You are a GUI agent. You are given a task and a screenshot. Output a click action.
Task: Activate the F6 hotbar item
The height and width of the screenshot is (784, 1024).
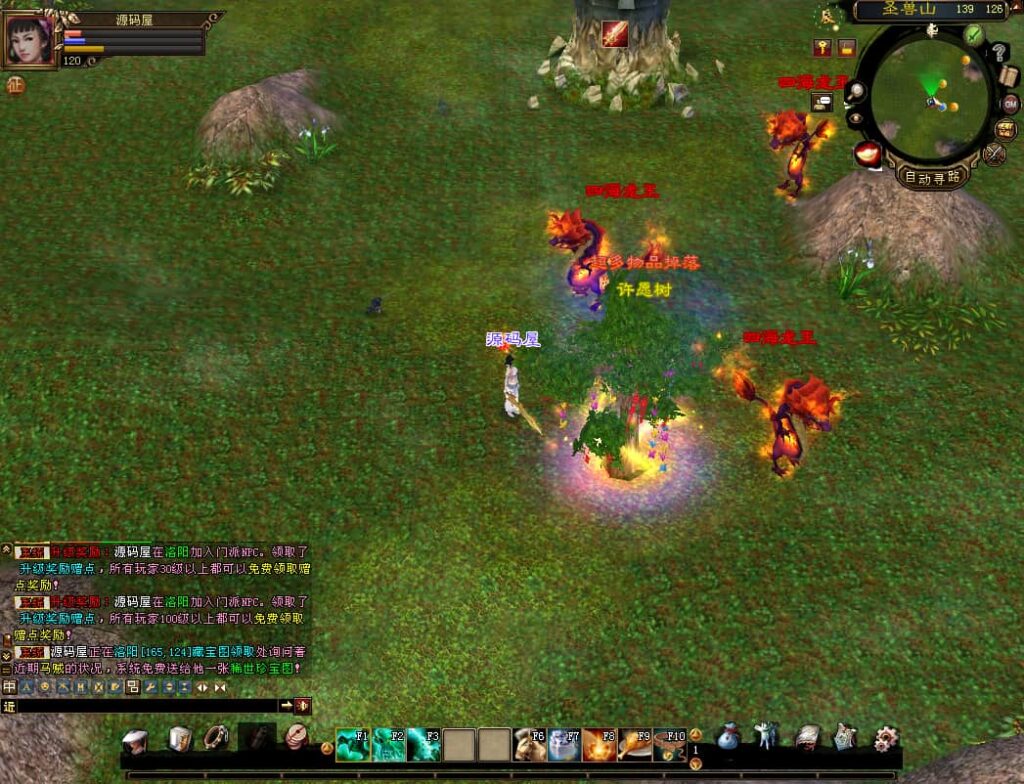tap(530, 744)
